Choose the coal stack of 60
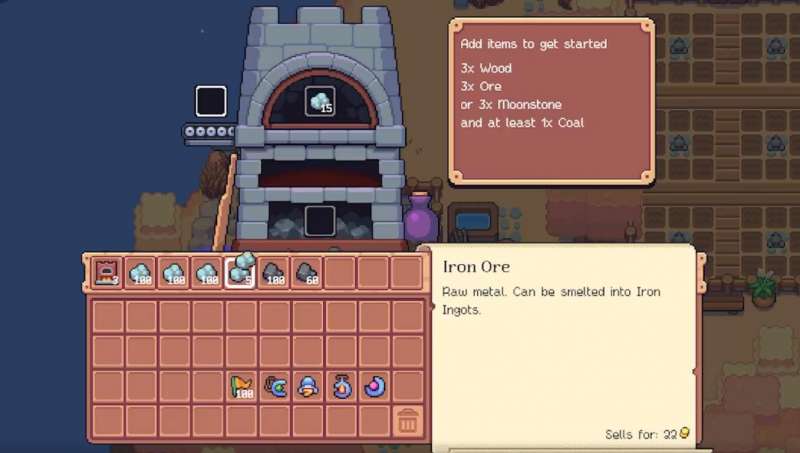Viewport: 800px width, 453px height. [308, 272]
